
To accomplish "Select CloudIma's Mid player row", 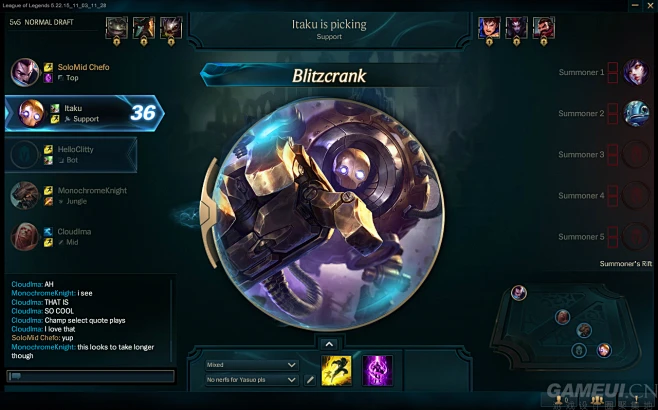I will pyautogui.click(x=70, y=236).
